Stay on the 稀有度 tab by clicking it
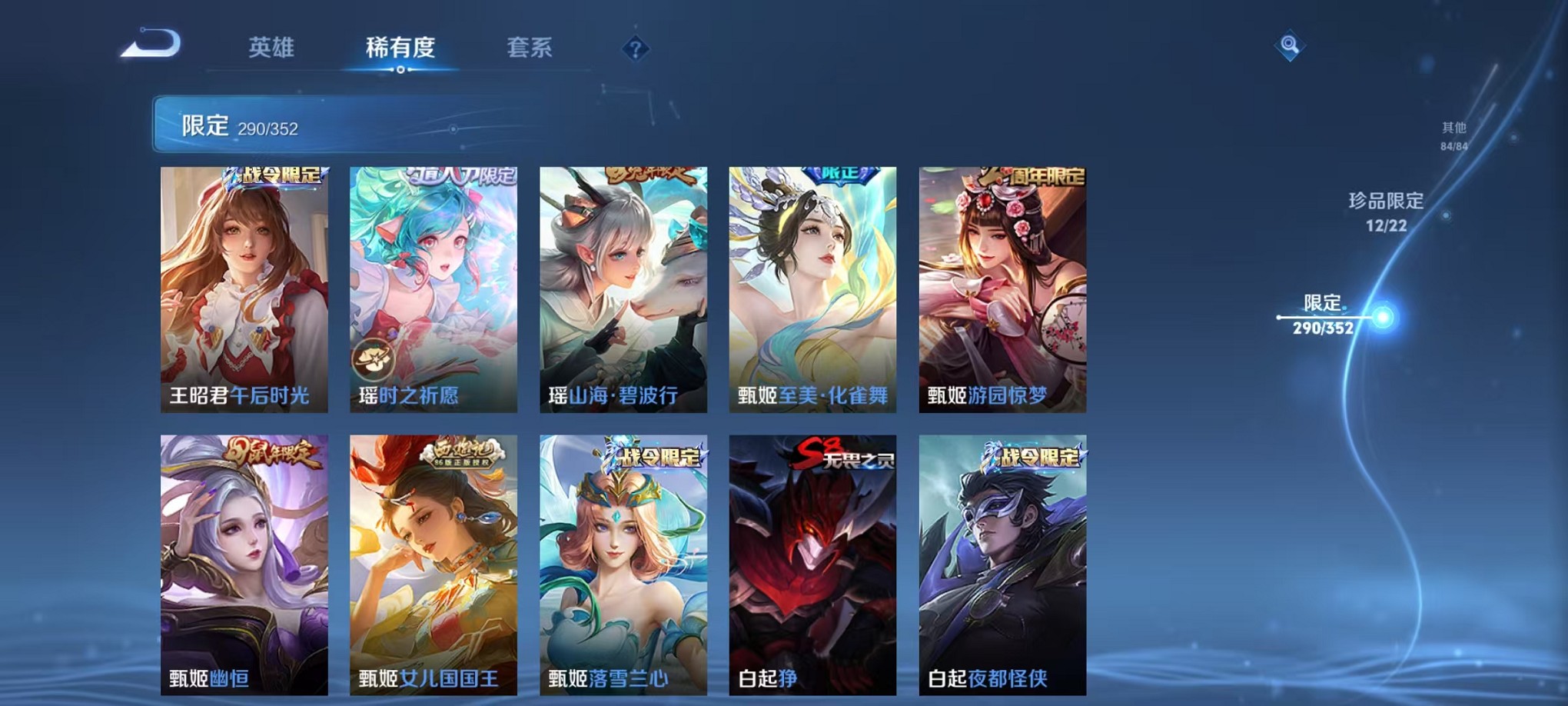 [400, 47]
